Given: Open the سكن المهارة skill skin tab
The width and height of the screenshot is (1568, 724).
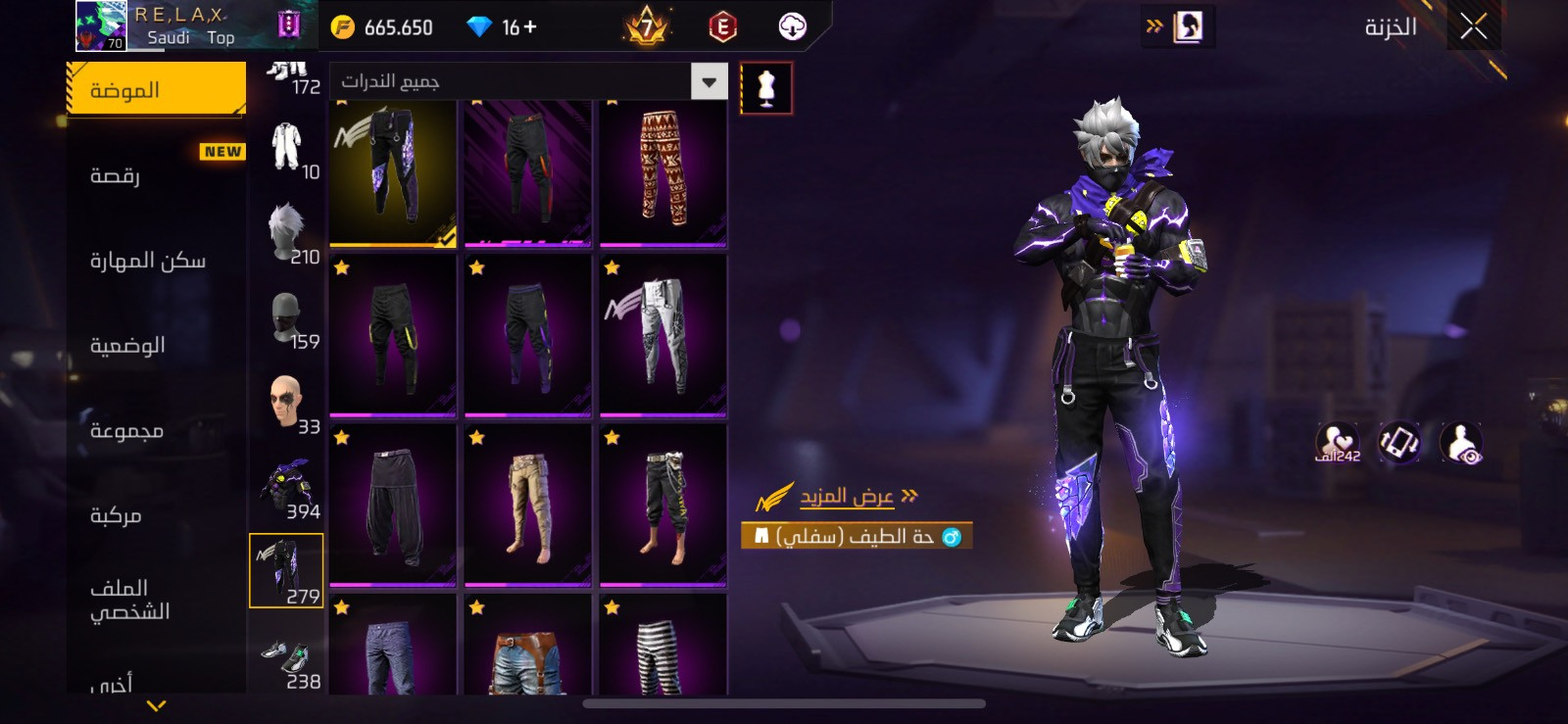Looking at the screenshot, I should (148, 261).
